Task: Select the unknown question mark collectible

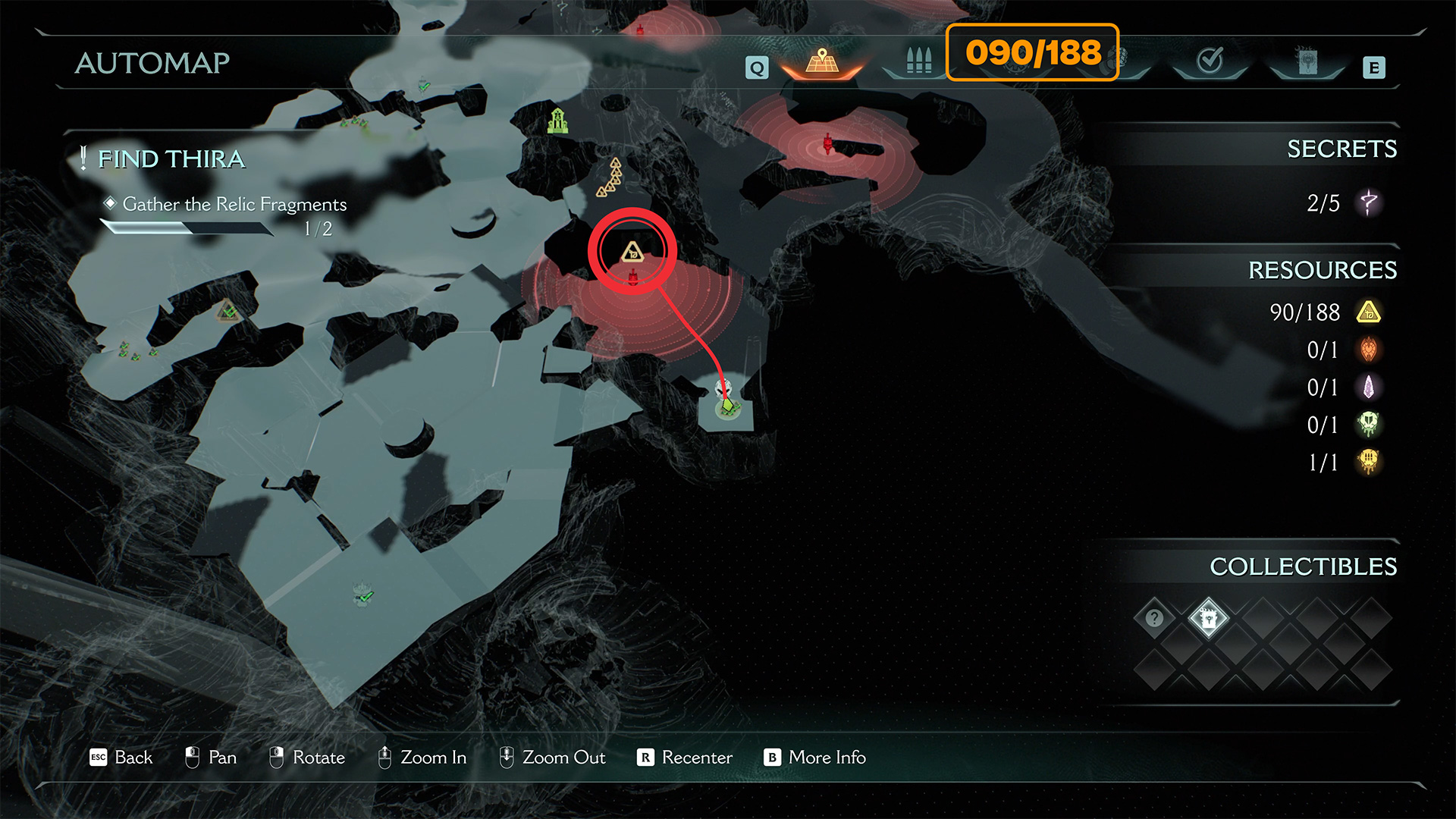Action: (1154, 618)
